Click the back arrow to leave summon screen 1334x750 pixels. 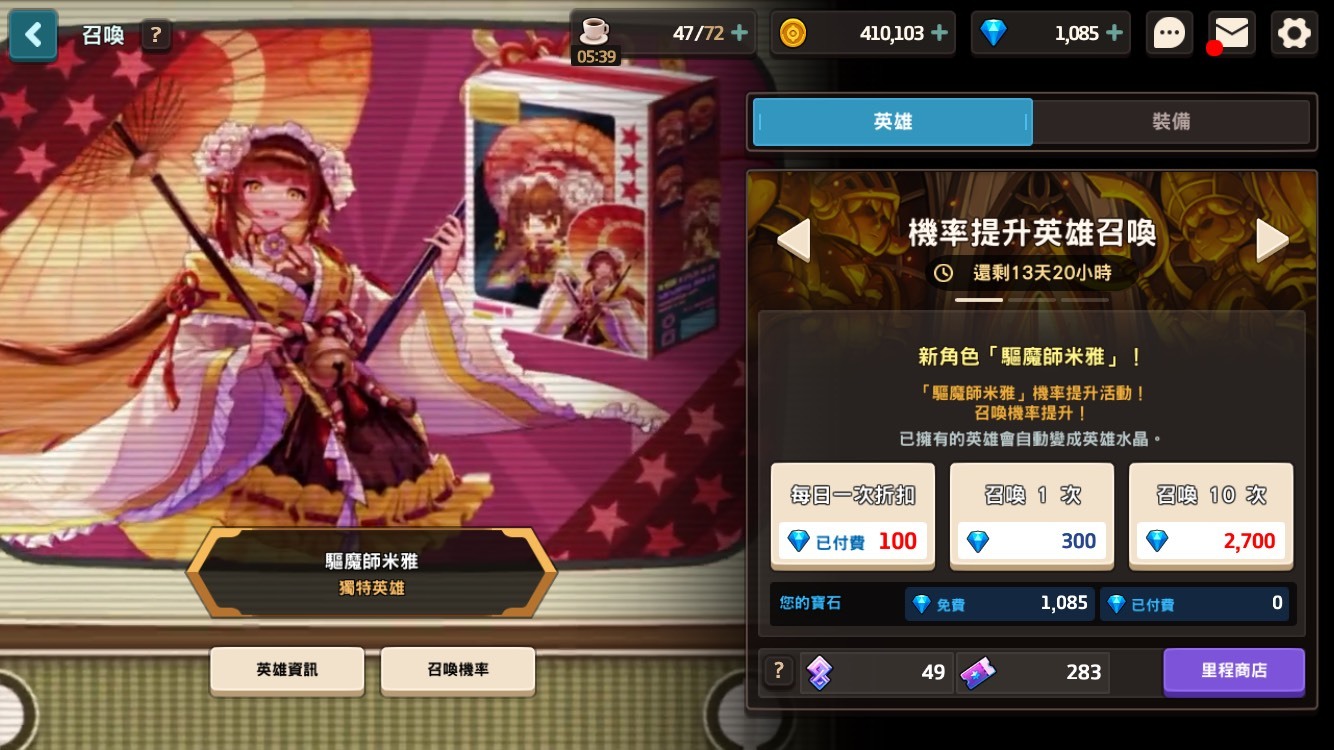click(x=33, y=34)
